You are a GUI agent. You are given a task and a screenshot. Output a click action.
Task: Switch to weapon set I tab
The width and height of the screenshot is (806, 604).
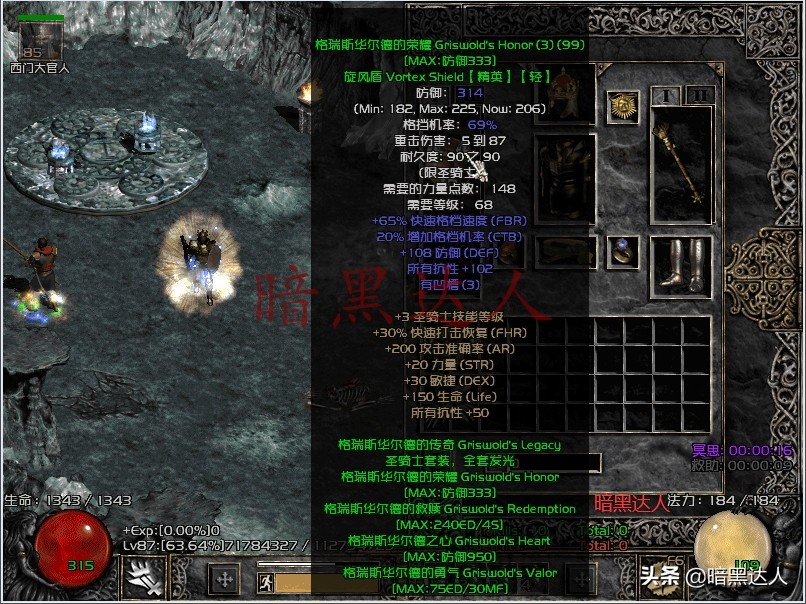pos(665,95)
